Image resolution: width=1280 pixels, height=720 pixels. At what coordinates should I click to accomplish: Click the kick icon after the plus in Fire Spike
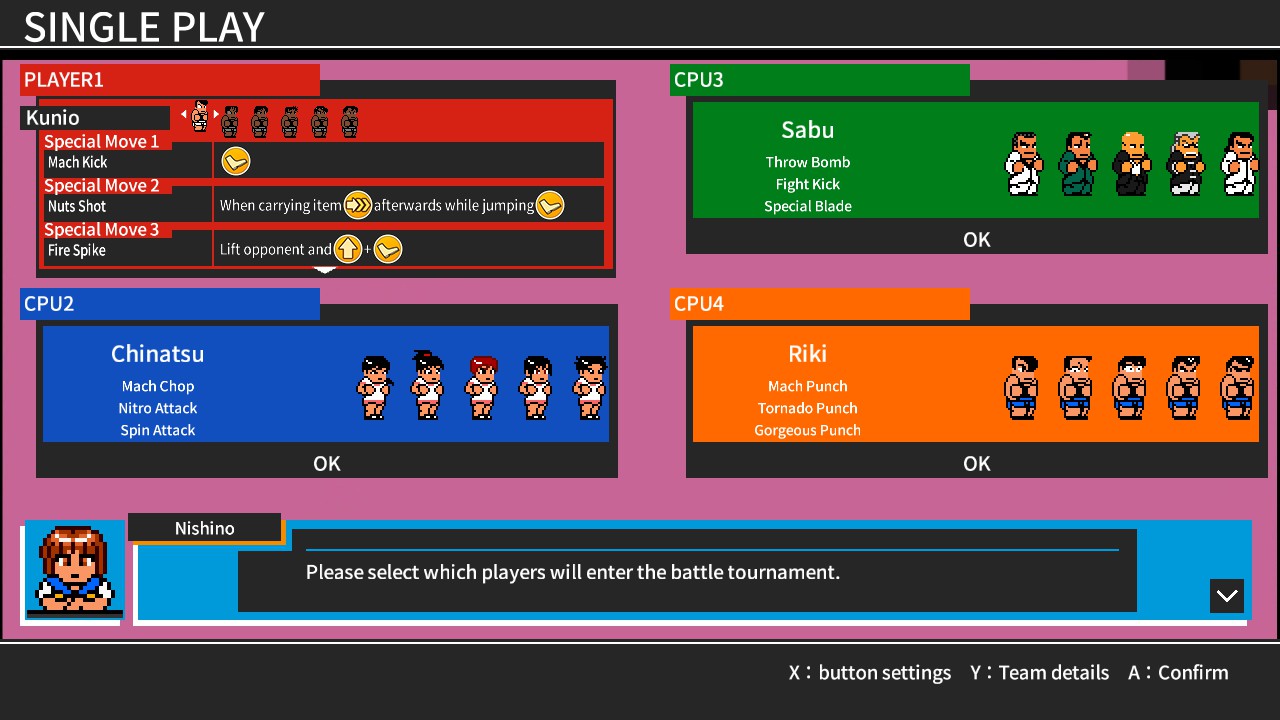387,248
